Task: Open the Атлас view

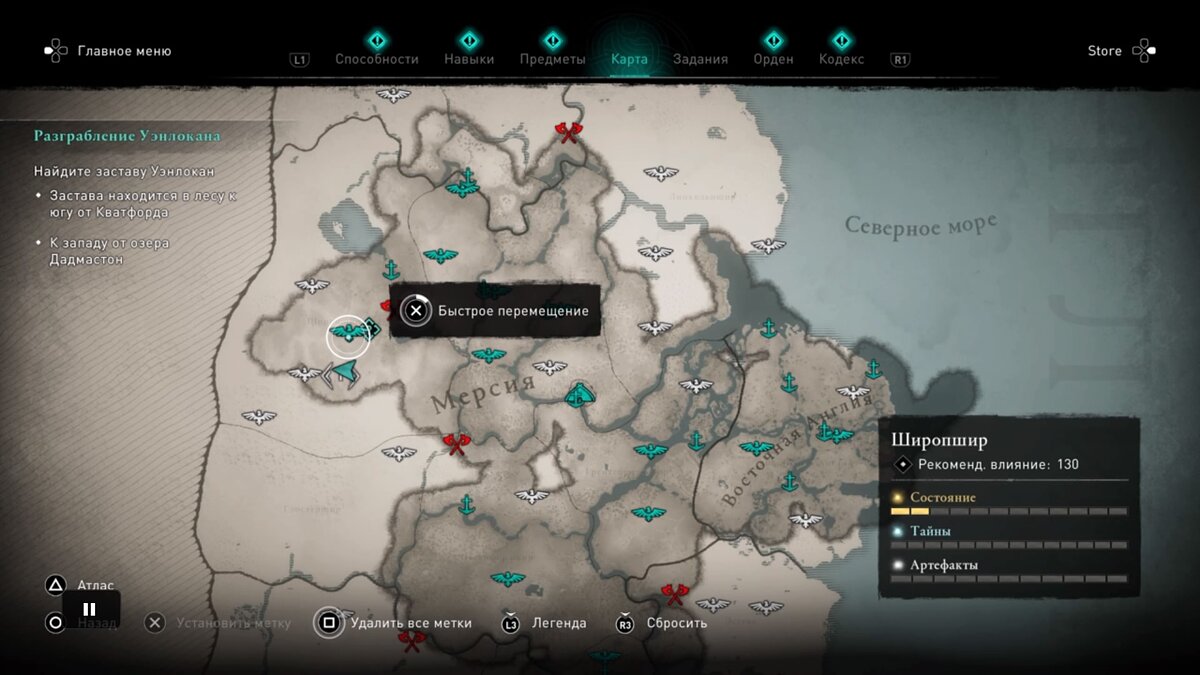Action: (95, 585)
